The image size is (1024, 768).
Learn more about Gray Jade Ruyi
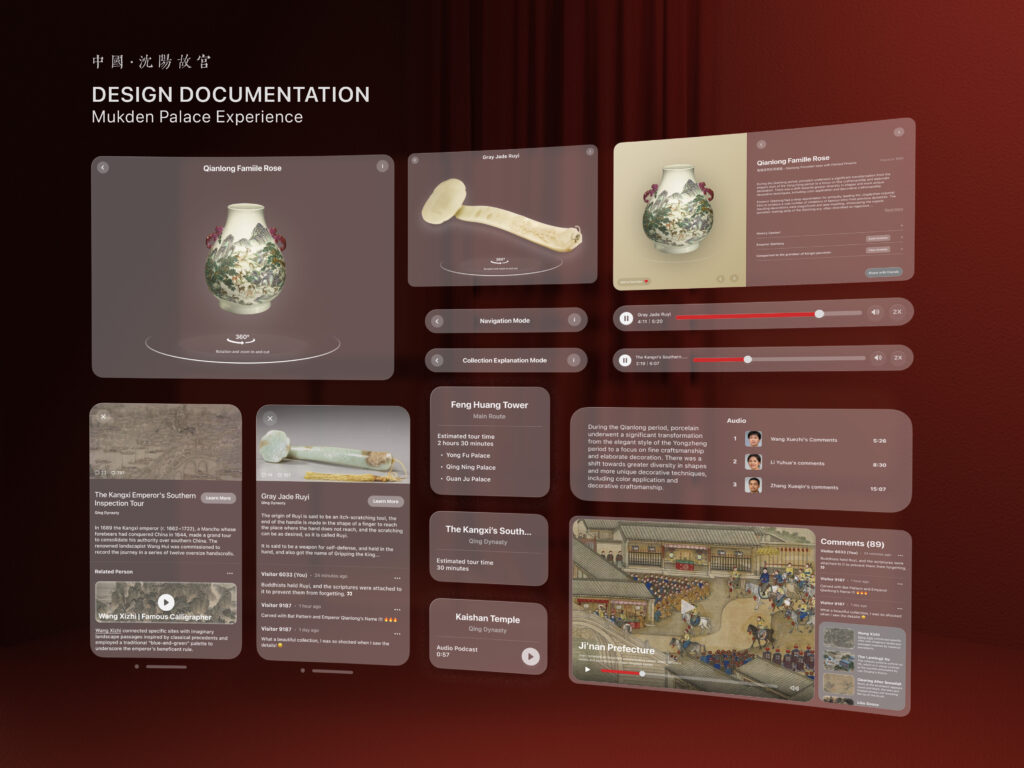[384, 500]
